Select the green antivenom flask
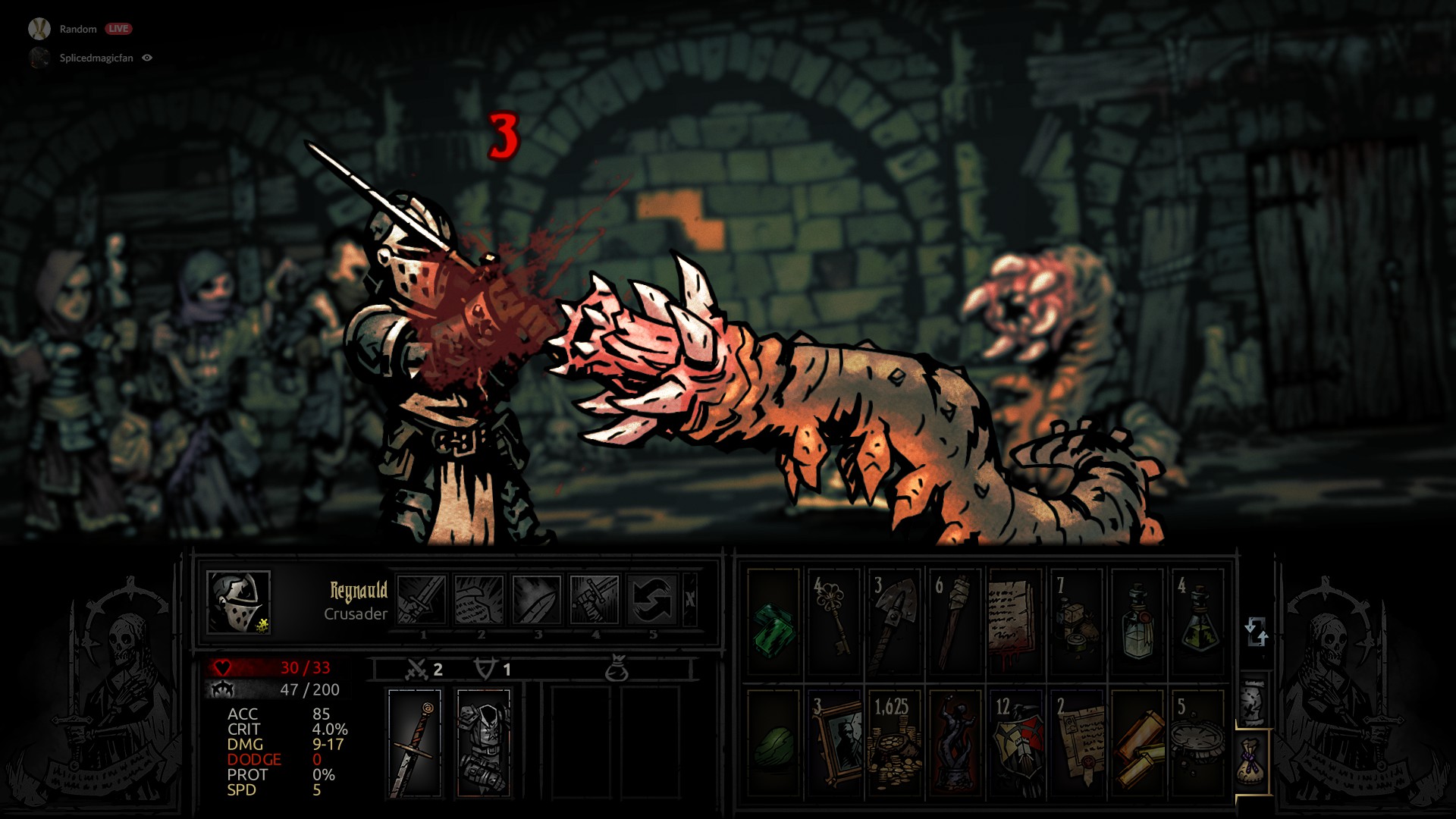 (x=1197, y=623)
